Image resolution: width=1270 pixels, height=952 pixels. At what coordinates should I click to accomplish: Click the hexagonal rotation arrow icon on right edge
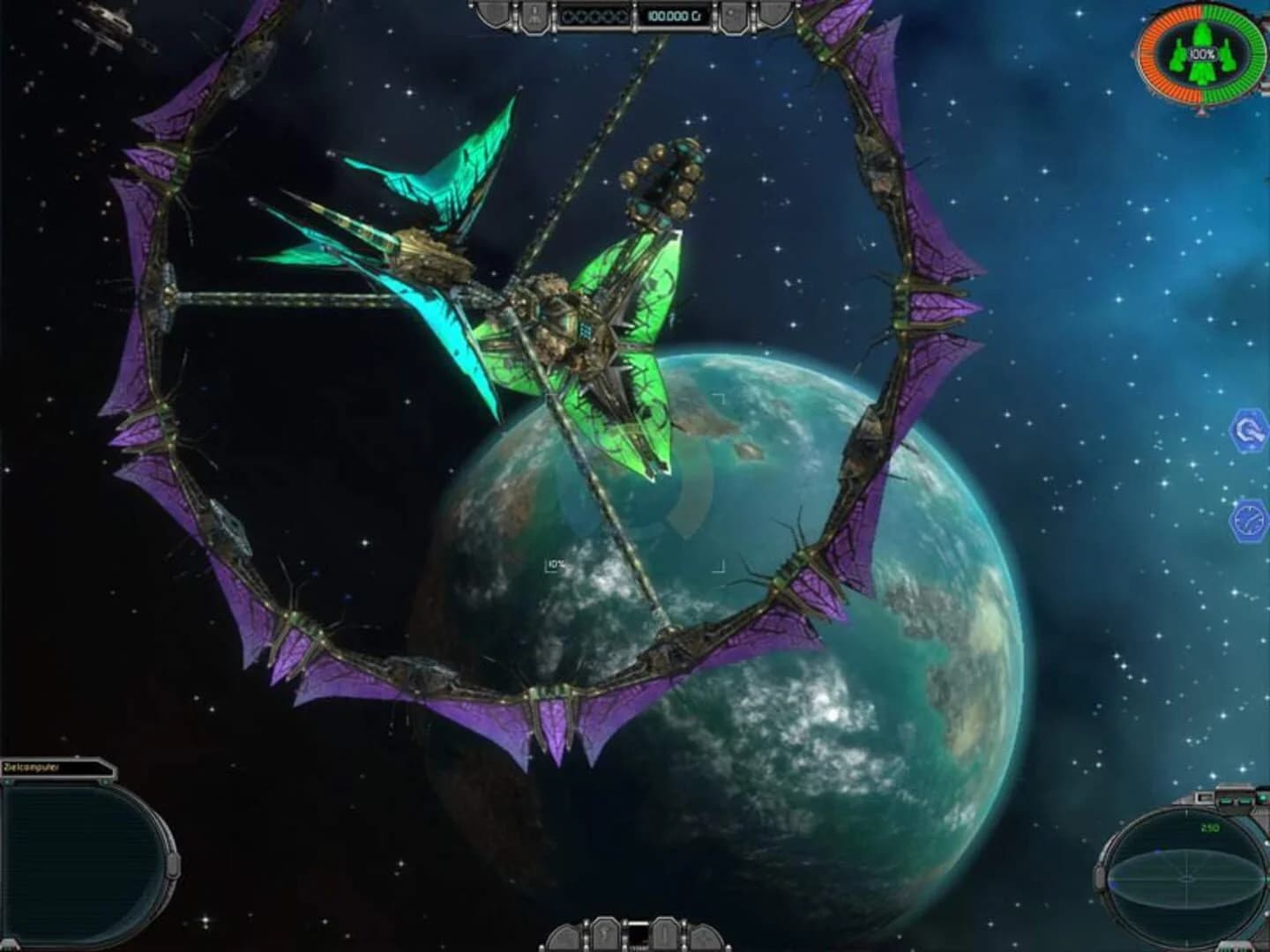pos(1249,430)
